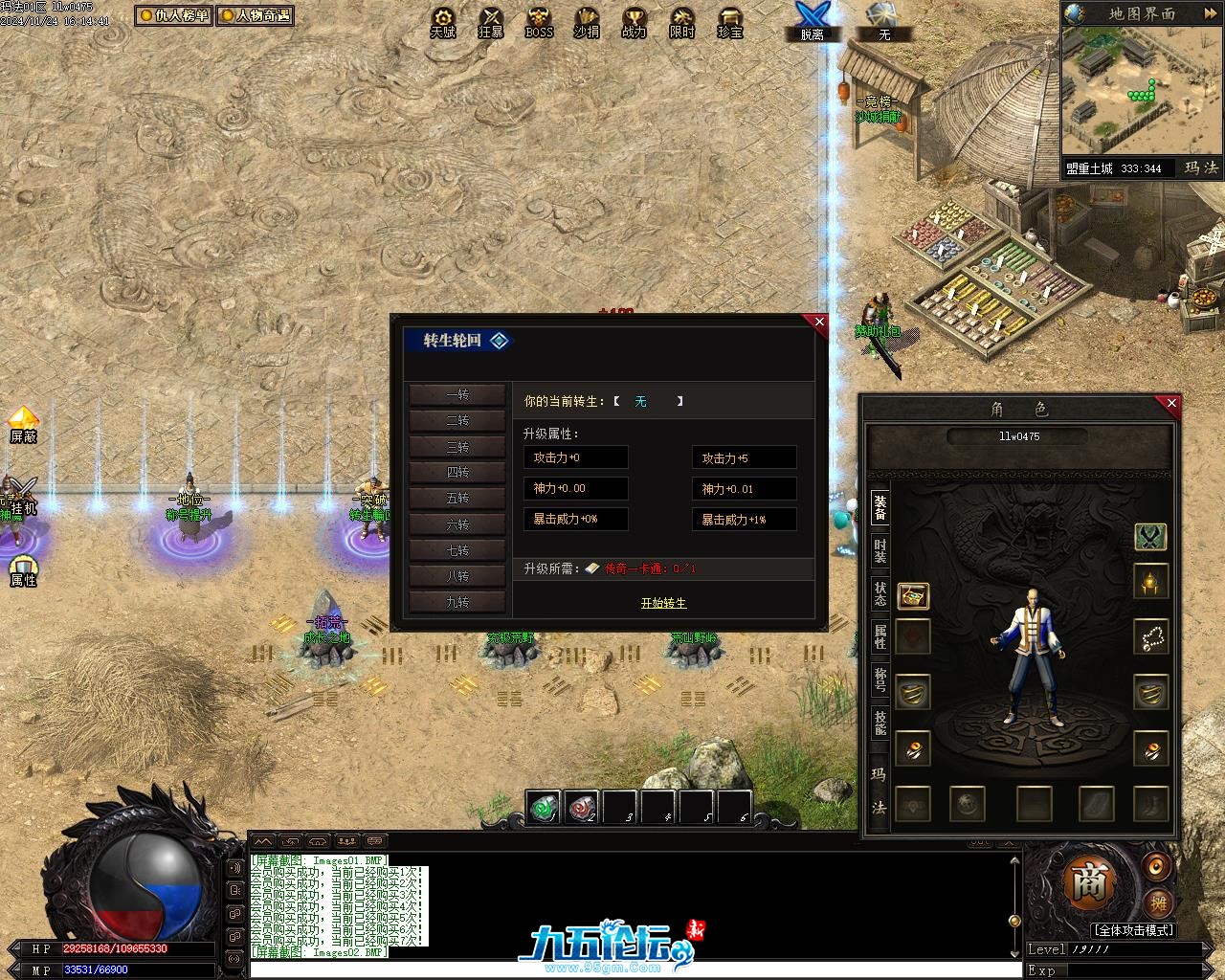Open the 珍宝 treasure menu
This screenshot has width=1225, height=980.
(x=730, y=22)
